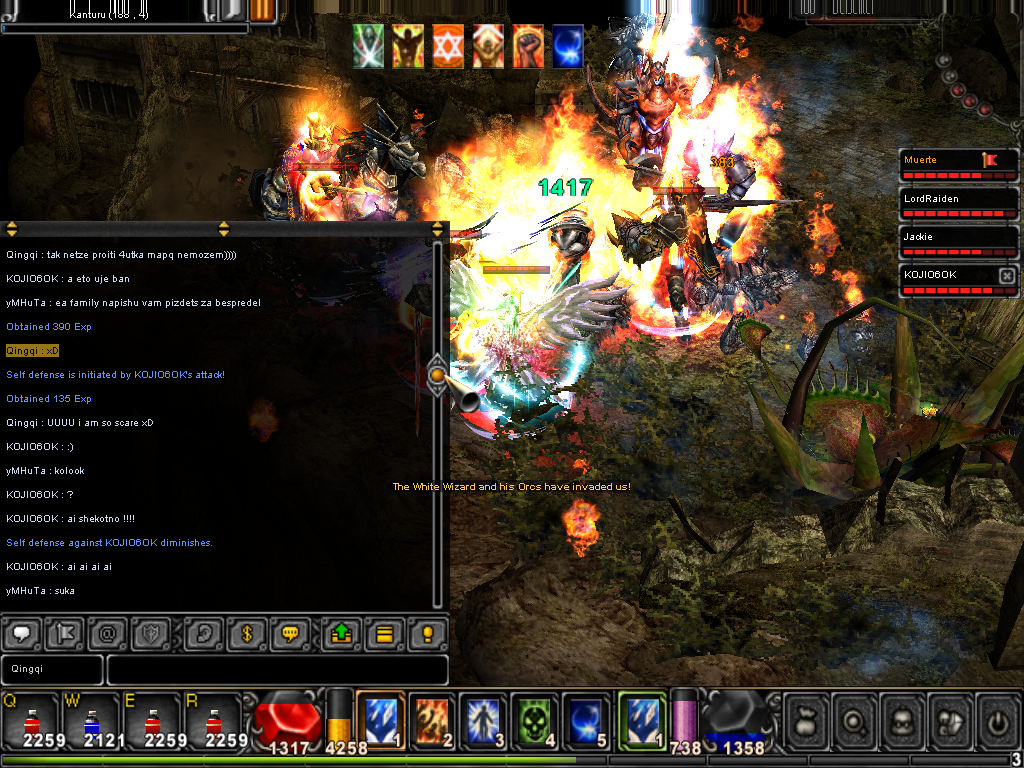1024x768 pixels.
Task: Toggle the white speech bubble chat button
Action: click(23, 634)
